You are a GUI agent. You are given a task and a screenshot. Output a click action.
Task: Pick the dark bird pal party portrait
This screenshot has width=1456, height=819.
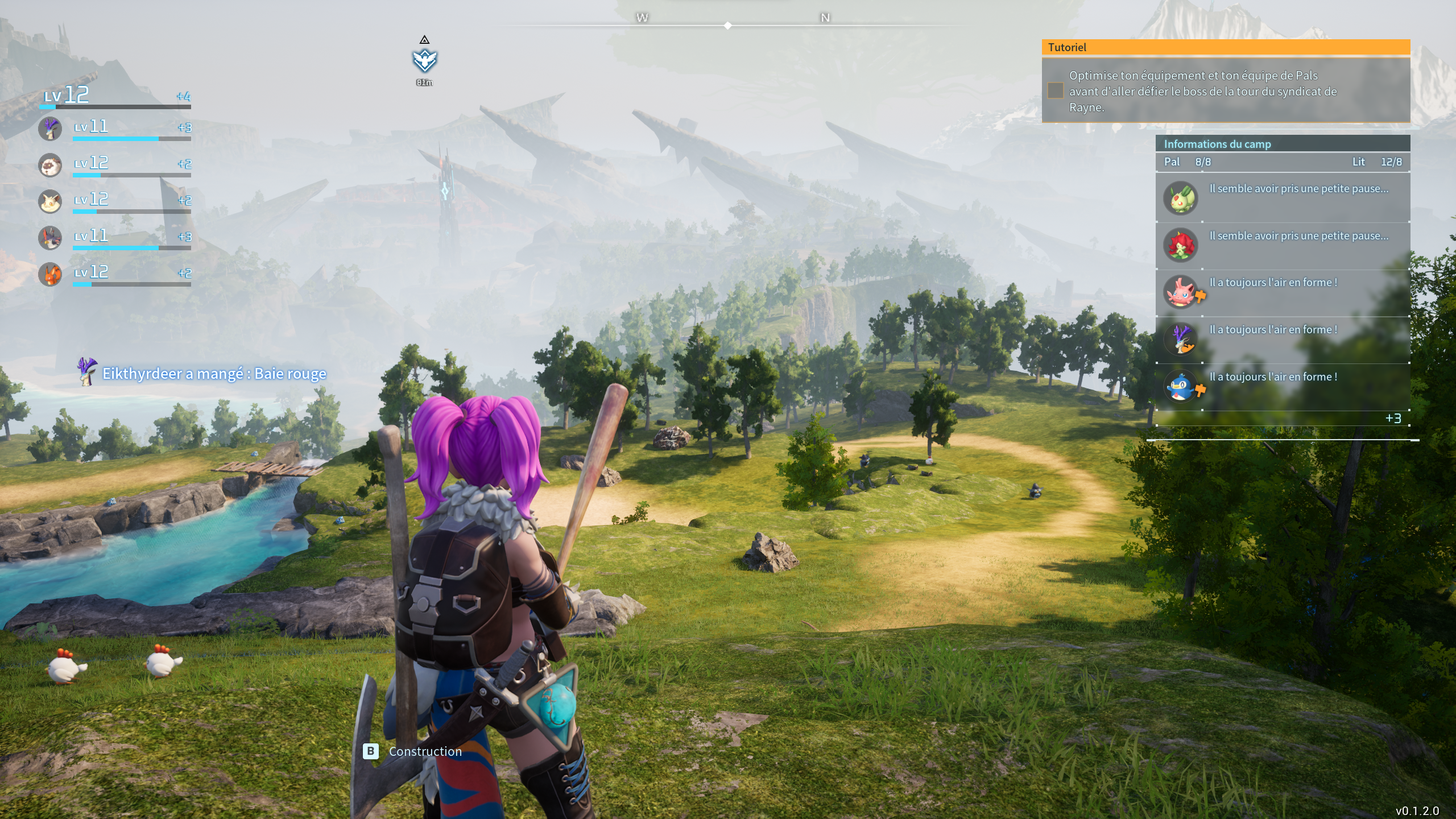[50, 238]
